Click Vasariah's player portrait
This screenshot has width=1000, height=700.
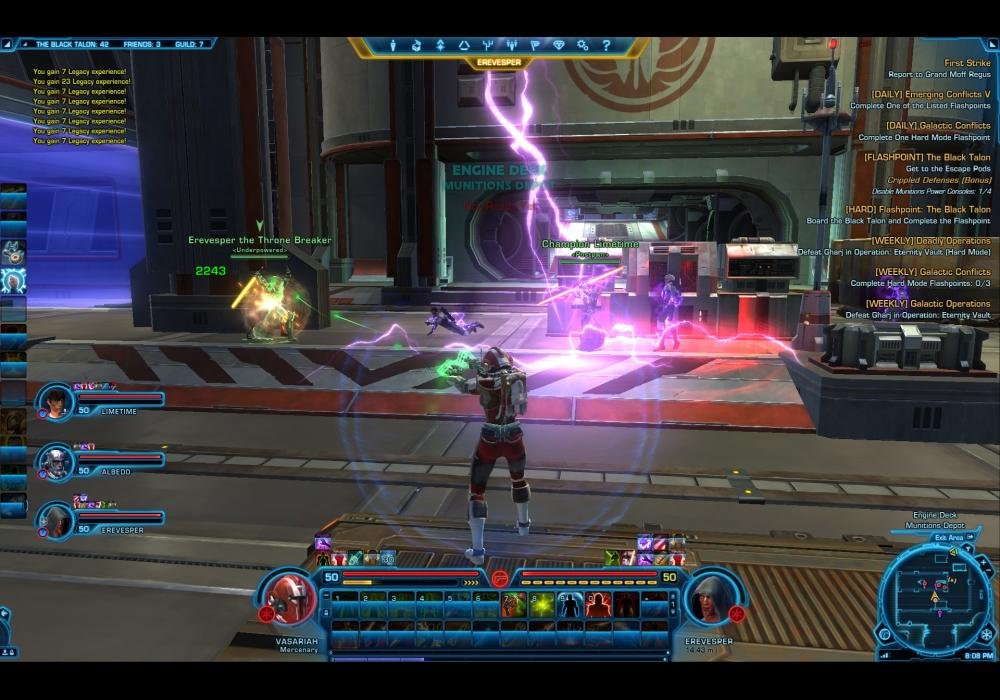[289, 598]
